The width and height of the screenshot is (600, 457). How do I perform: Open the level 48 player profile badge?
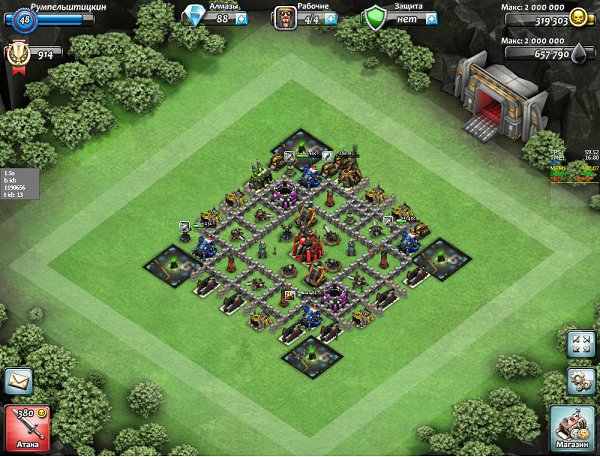click(x=23, y=18)
